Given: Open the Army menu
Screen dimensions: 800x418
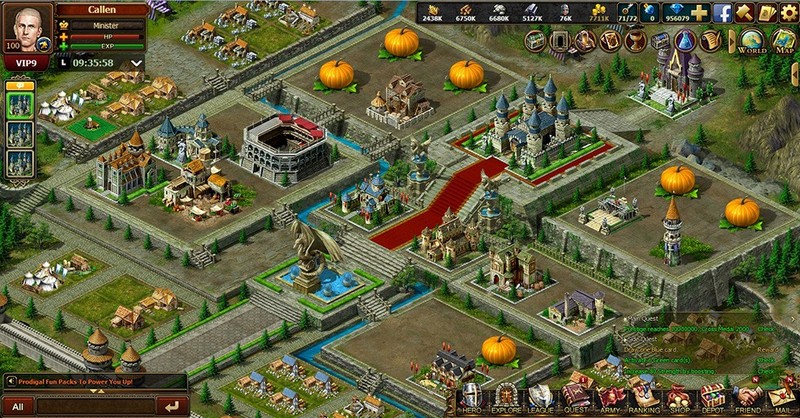Looking at the screenshot, I should tap(611, 397).
